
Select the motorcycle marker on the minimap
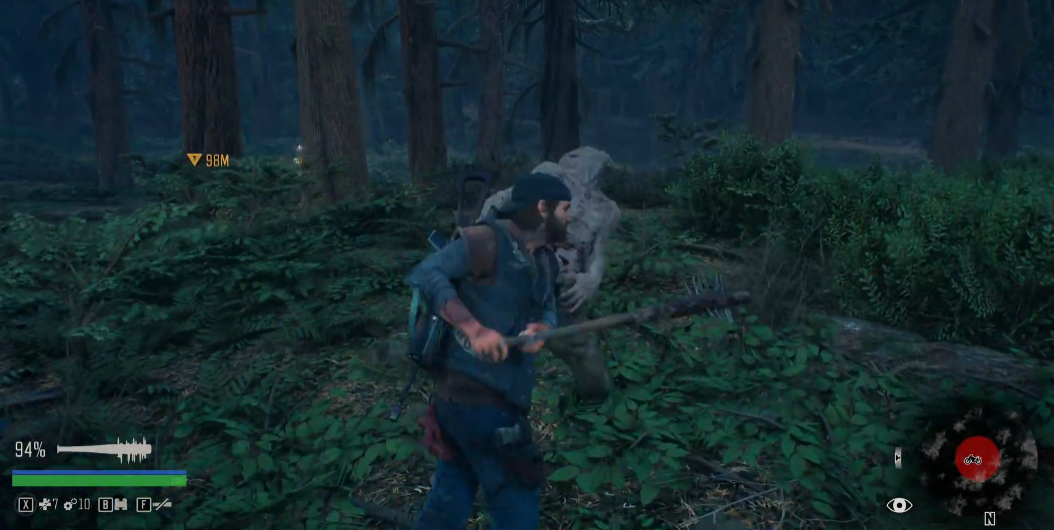click(976, 459)
